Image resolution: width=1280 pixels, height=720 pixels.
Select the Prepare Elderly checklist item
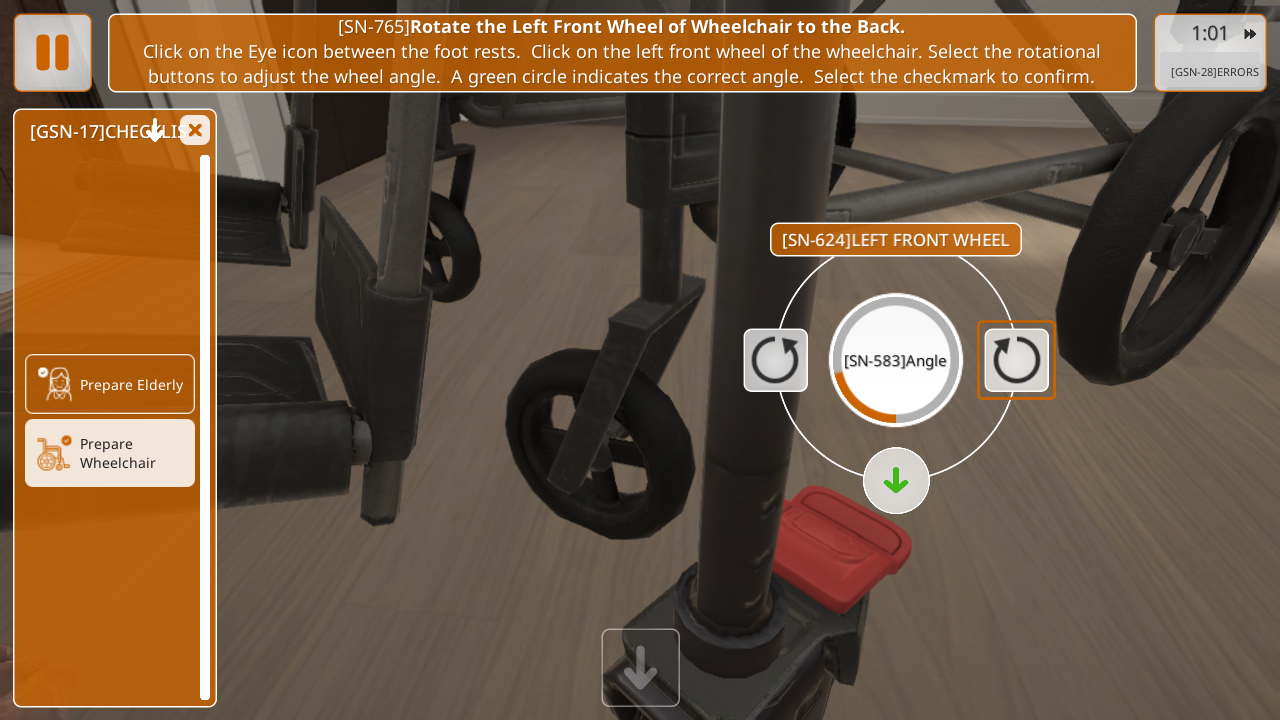click(x=110, y=384)
